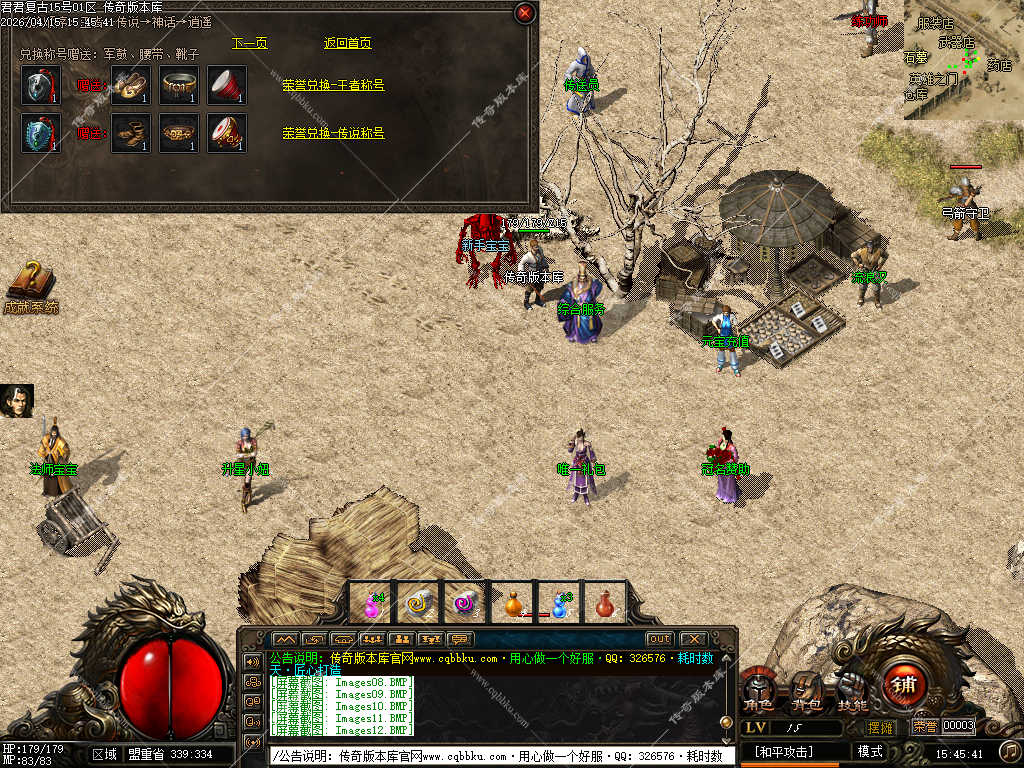This screenshot has width=1024, height=768.
Task: Toggle the music note sound button
Action: click(x=1009, y=750)
